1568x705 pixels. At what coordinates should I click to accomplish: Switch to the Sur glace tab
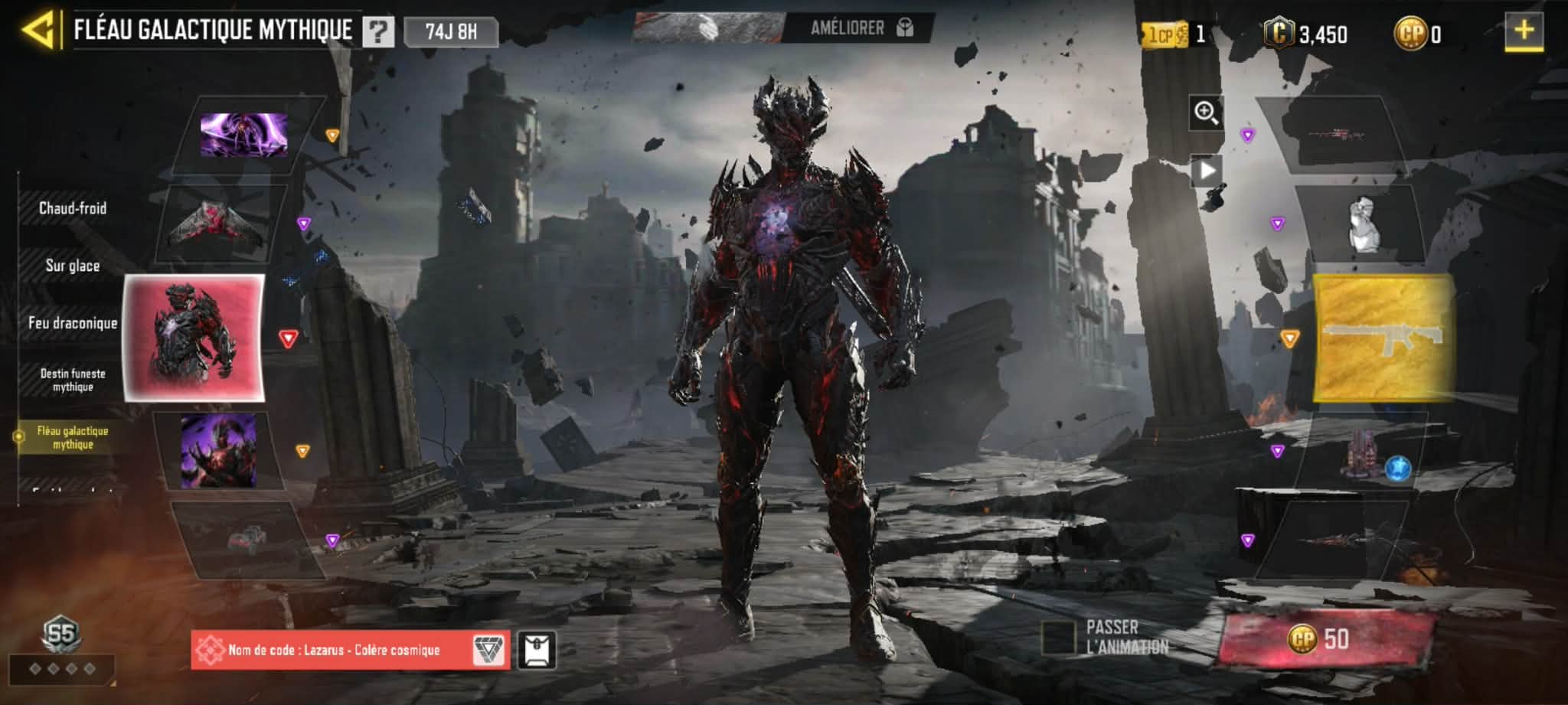coord(73,266)
